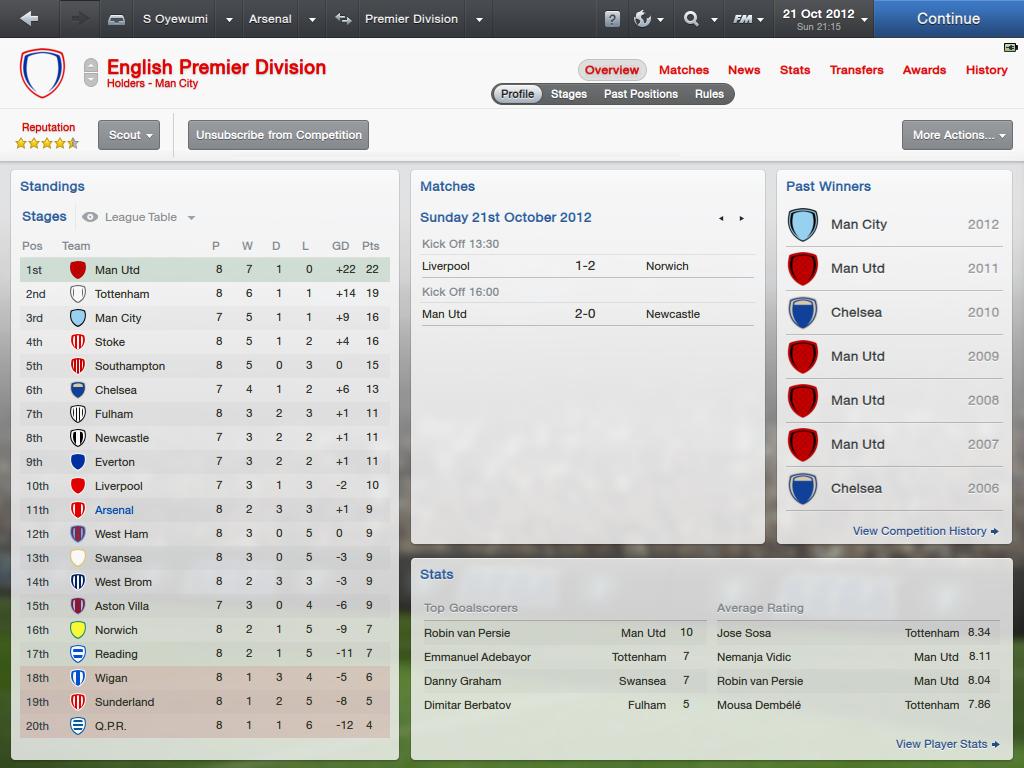
Task: Open the S Oyewumi manager menu
Action: [x=176, y=19]
